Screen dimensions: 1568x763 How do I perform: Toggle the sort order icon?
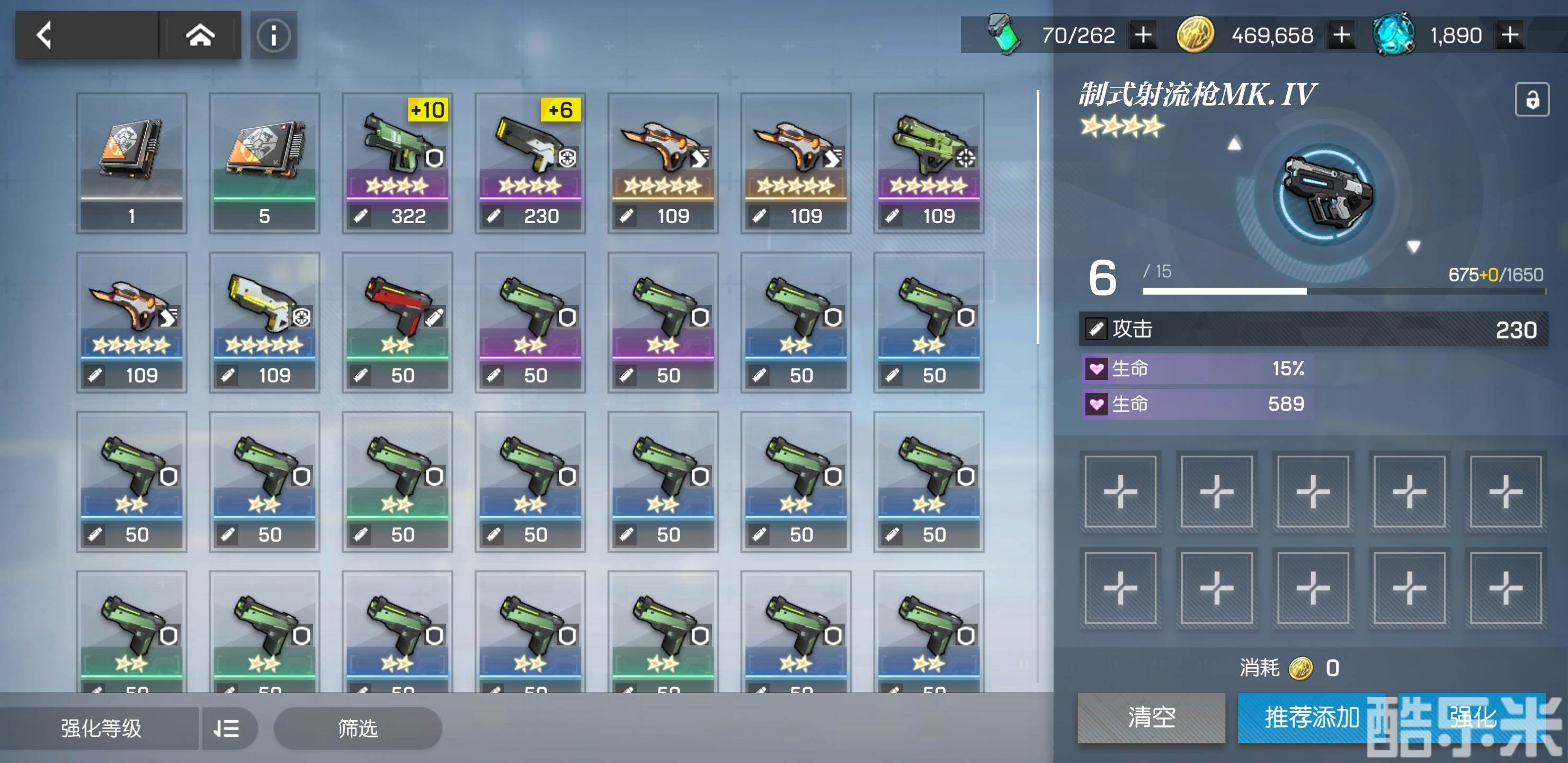(226, 728)
